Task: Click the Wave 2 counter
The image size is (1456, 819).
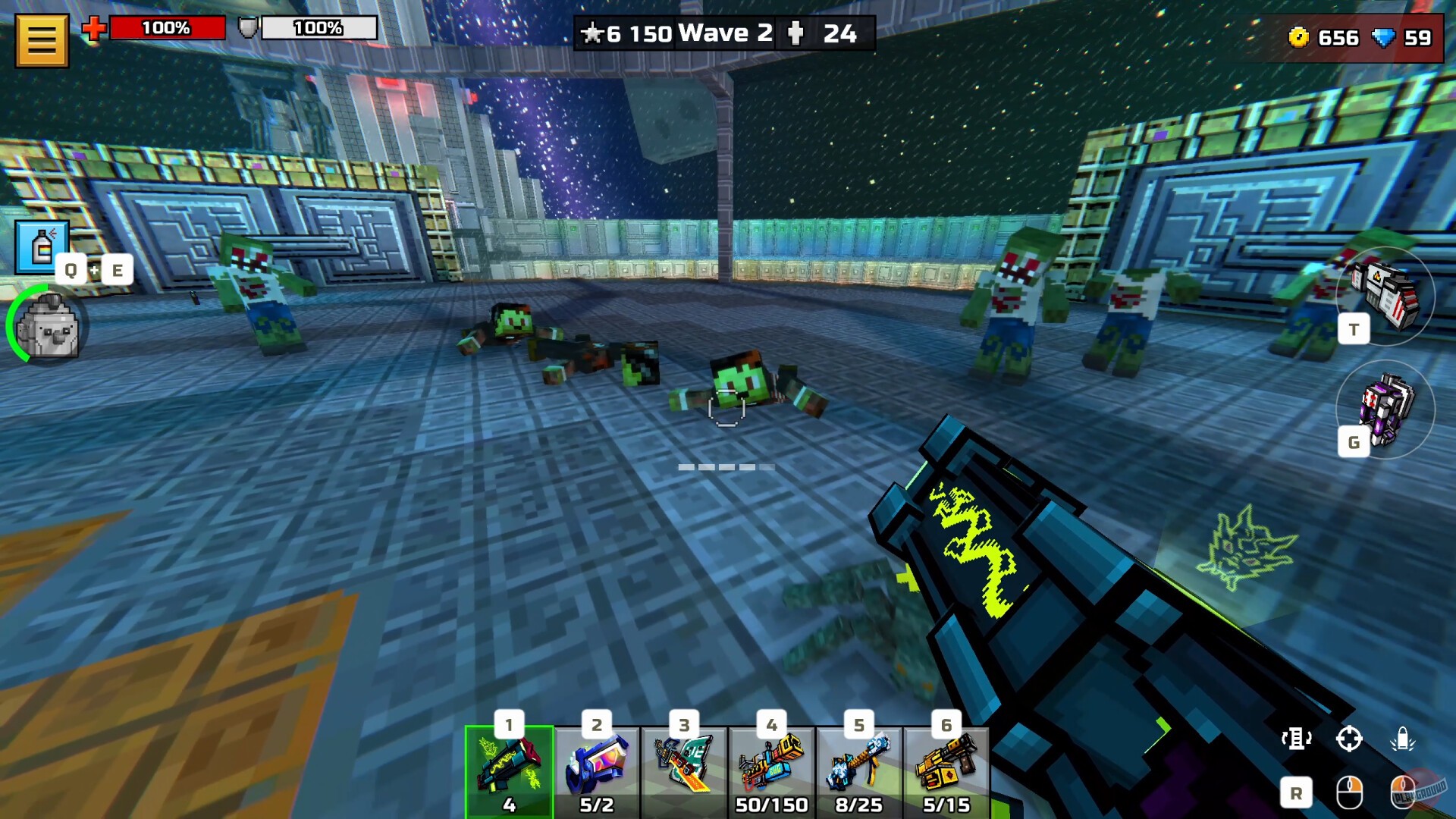Action: pos(724,33)
